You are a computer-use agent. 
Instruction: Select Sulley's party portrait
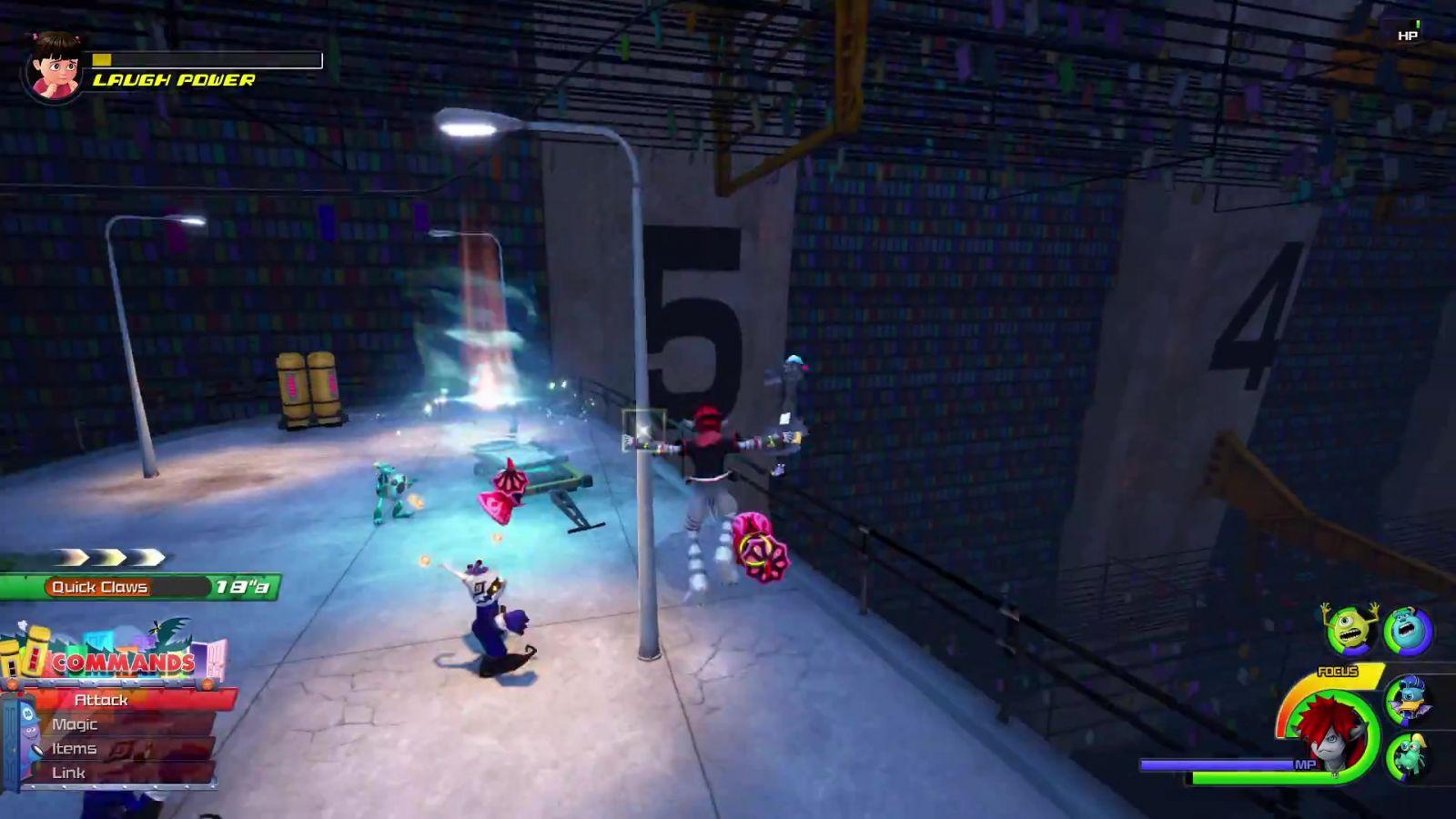coord(1409,631)
